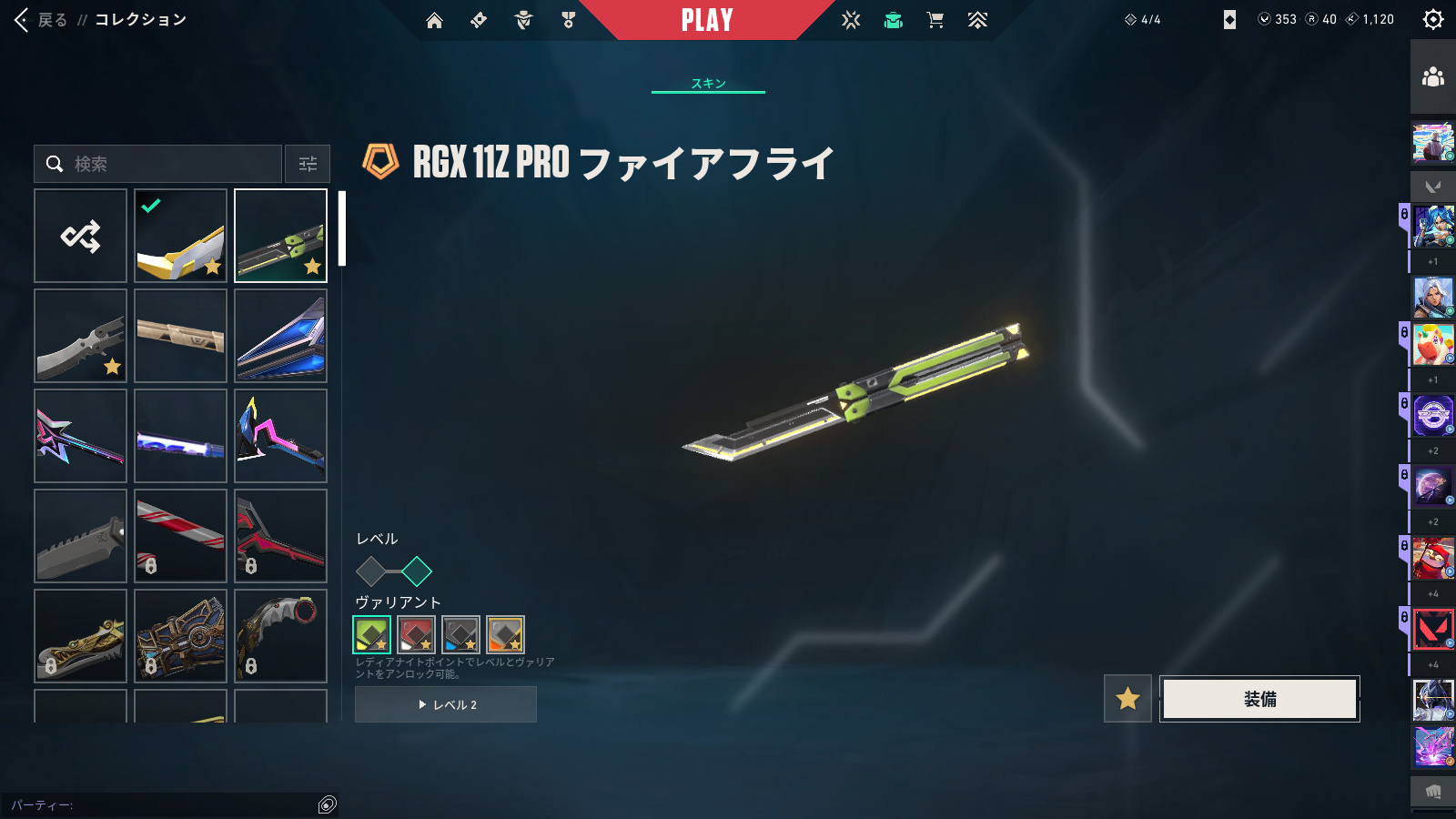Pick the pink star-shaped melee skin
Viewport: 1456px width, 819px height.
[x=81, y=436]
